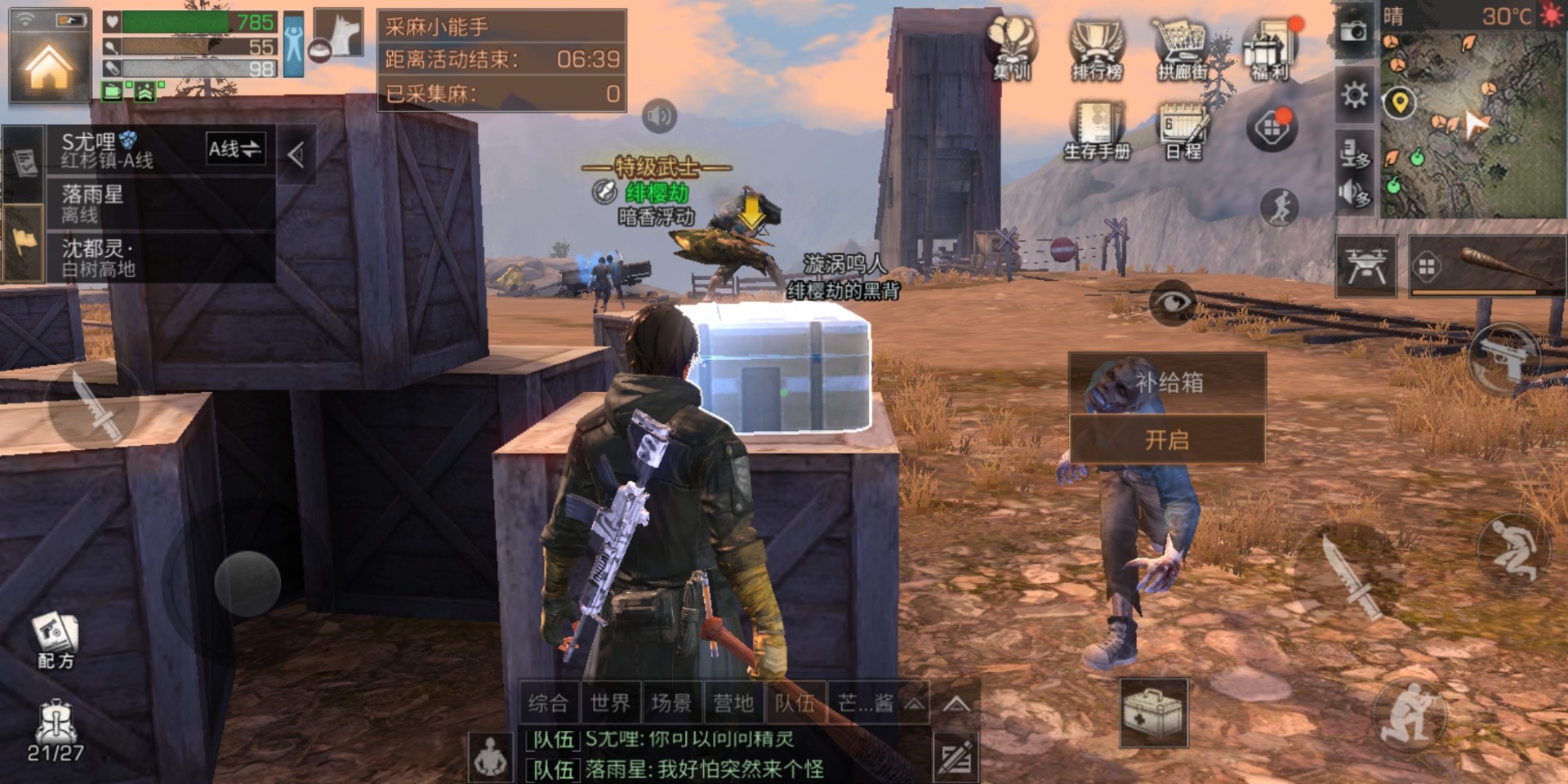This screenshot has height=784, width=1568.
Task: Open the backpack showing 21/27
Action: click(x=56, y=731)
